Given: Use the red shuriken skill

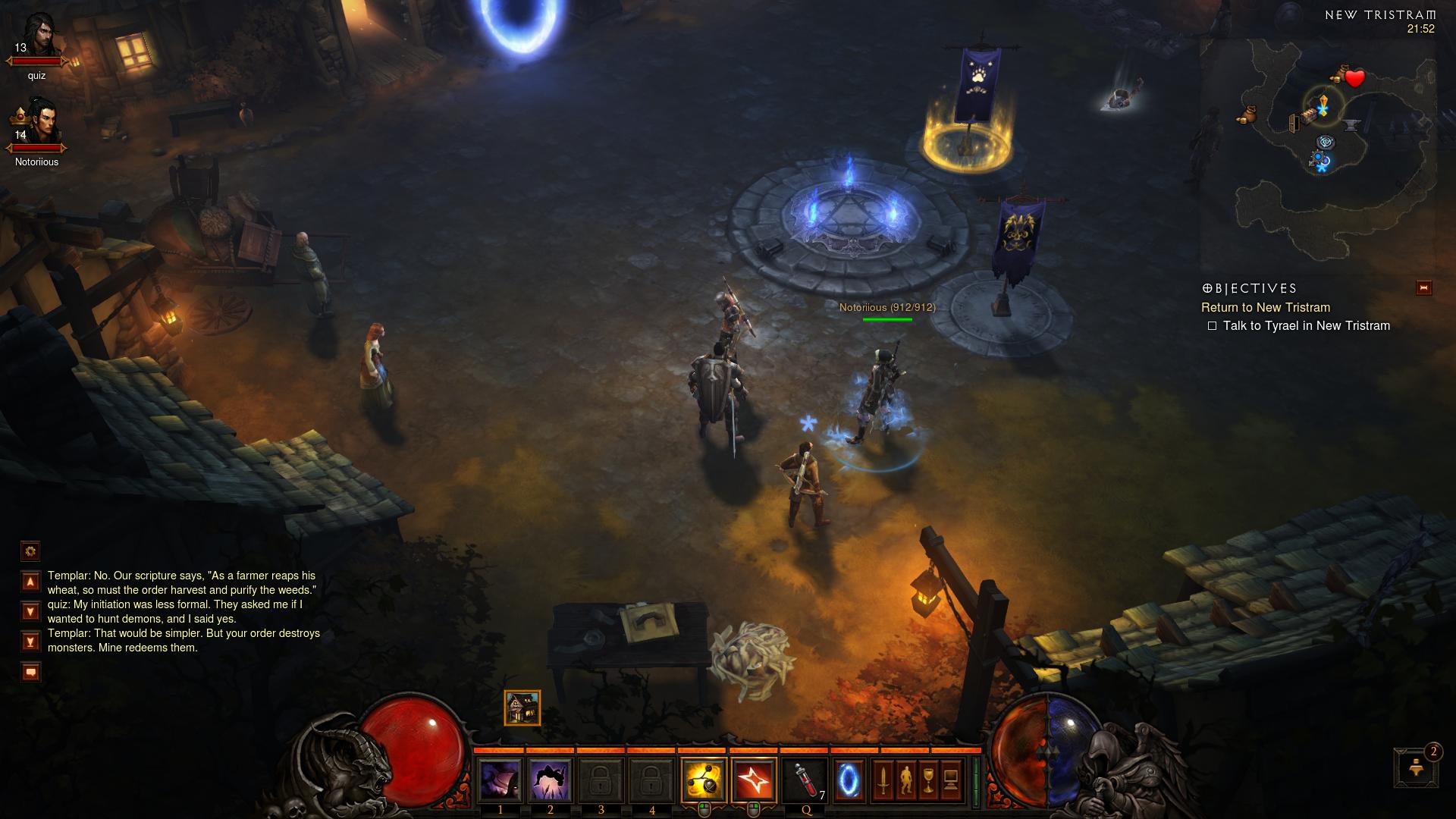Looking at the screenshot, I should [x=754, y=780].
